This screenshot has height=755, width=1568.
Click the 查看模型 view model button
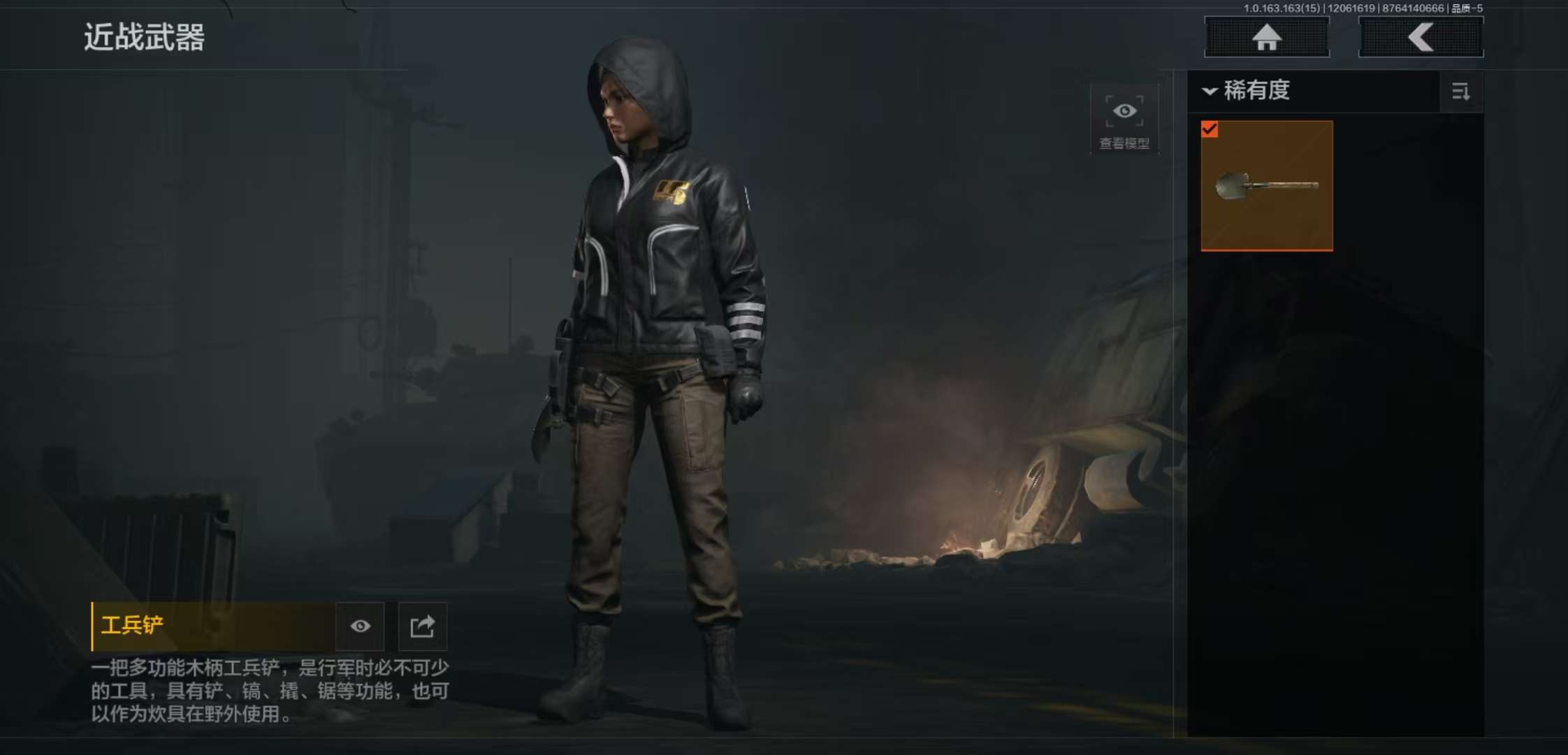point(1124,120)
